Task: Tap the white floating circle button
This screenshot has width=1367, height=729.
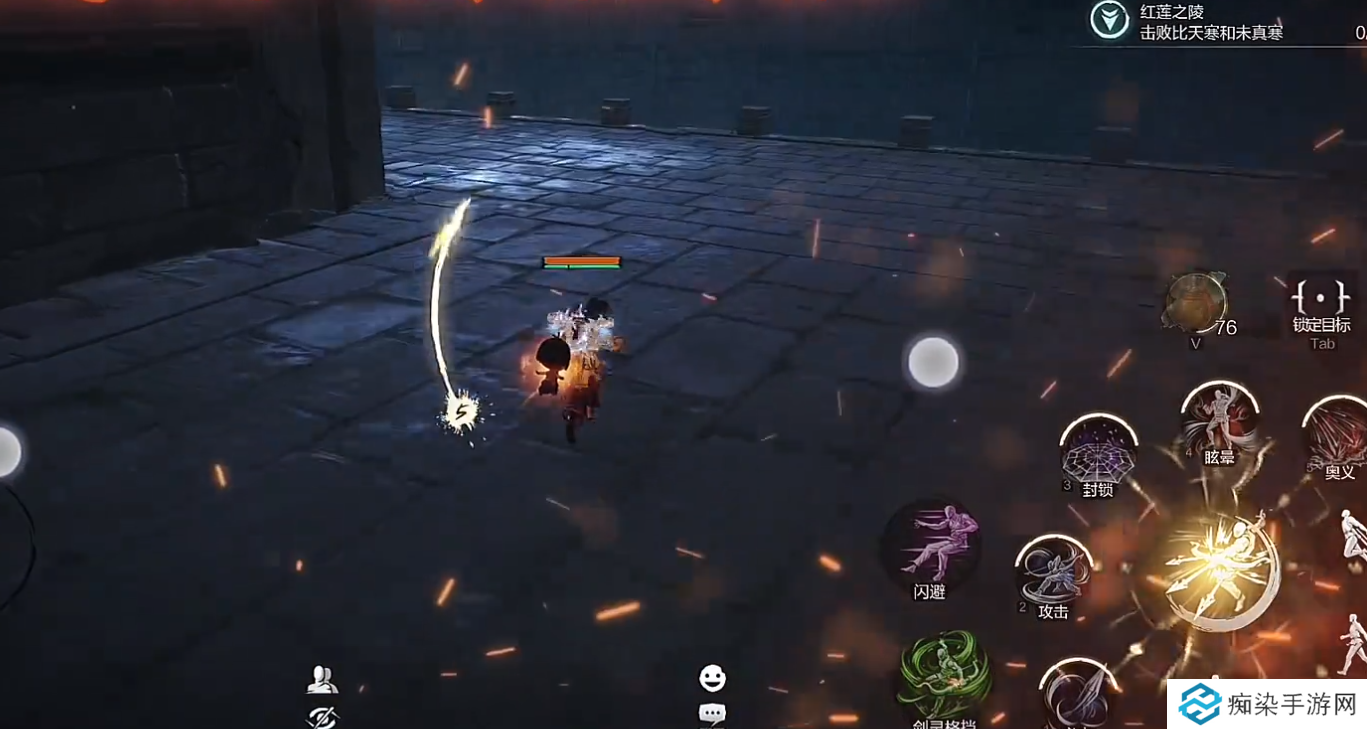Action: 933,362
